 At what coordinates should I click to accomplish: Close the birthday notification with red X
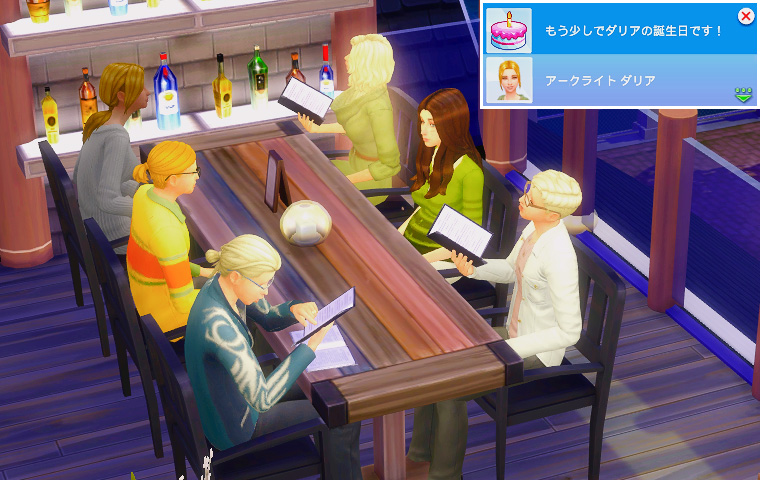[745, 16]
